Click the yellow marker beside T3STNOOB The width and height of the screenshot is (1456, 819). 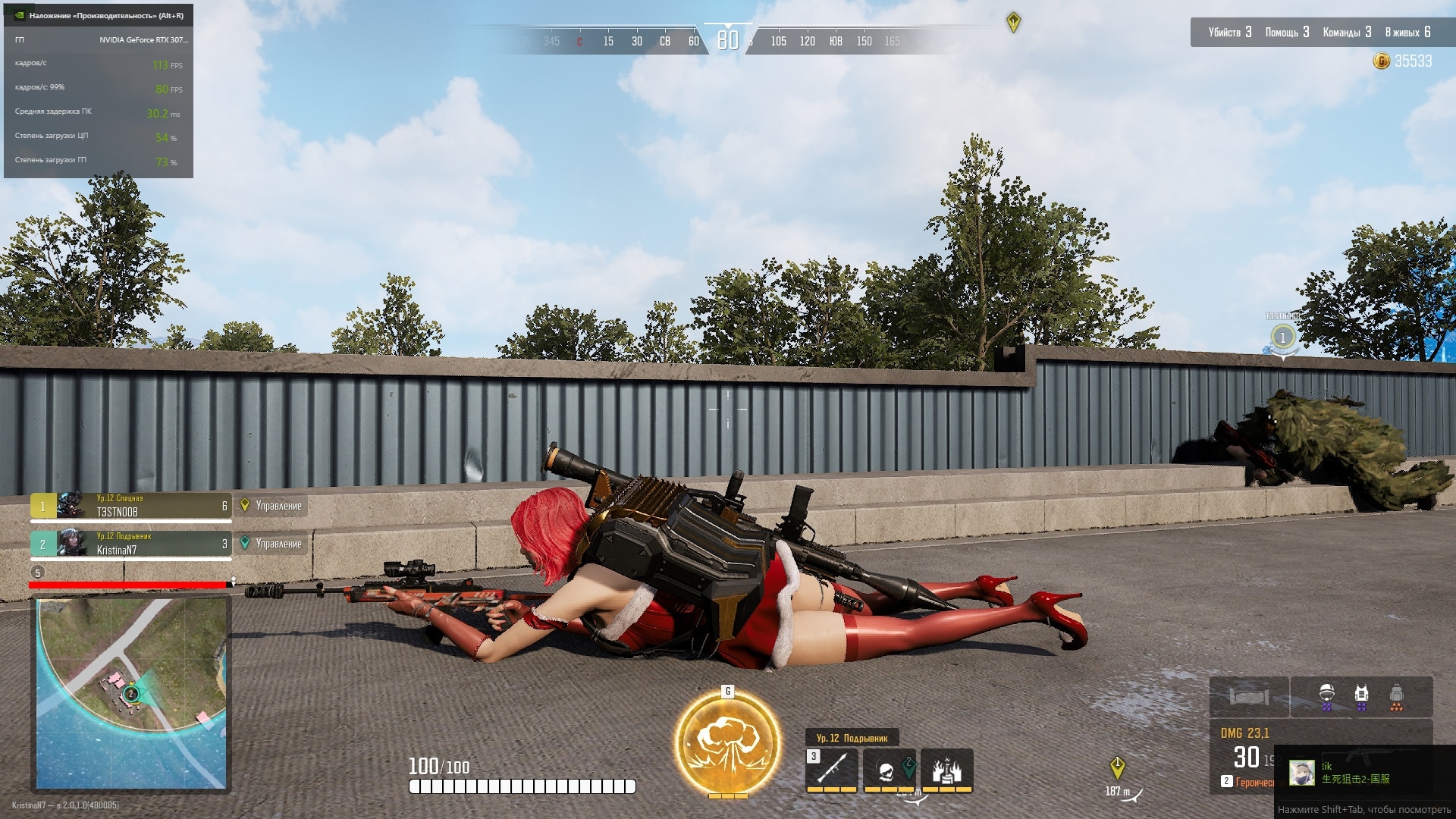point(245,505)
